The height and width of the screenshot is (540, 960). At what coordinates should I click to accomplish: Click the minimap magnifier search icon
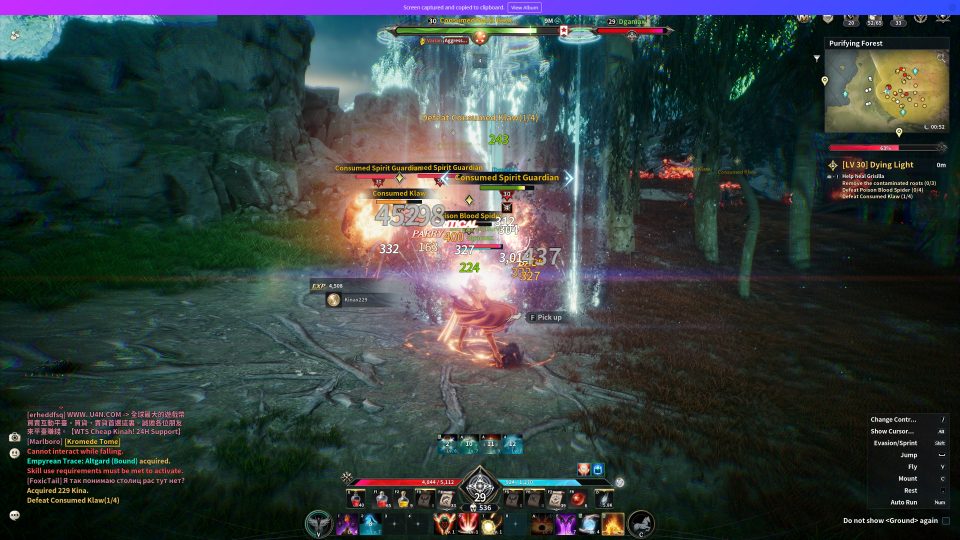coord(940,58)
